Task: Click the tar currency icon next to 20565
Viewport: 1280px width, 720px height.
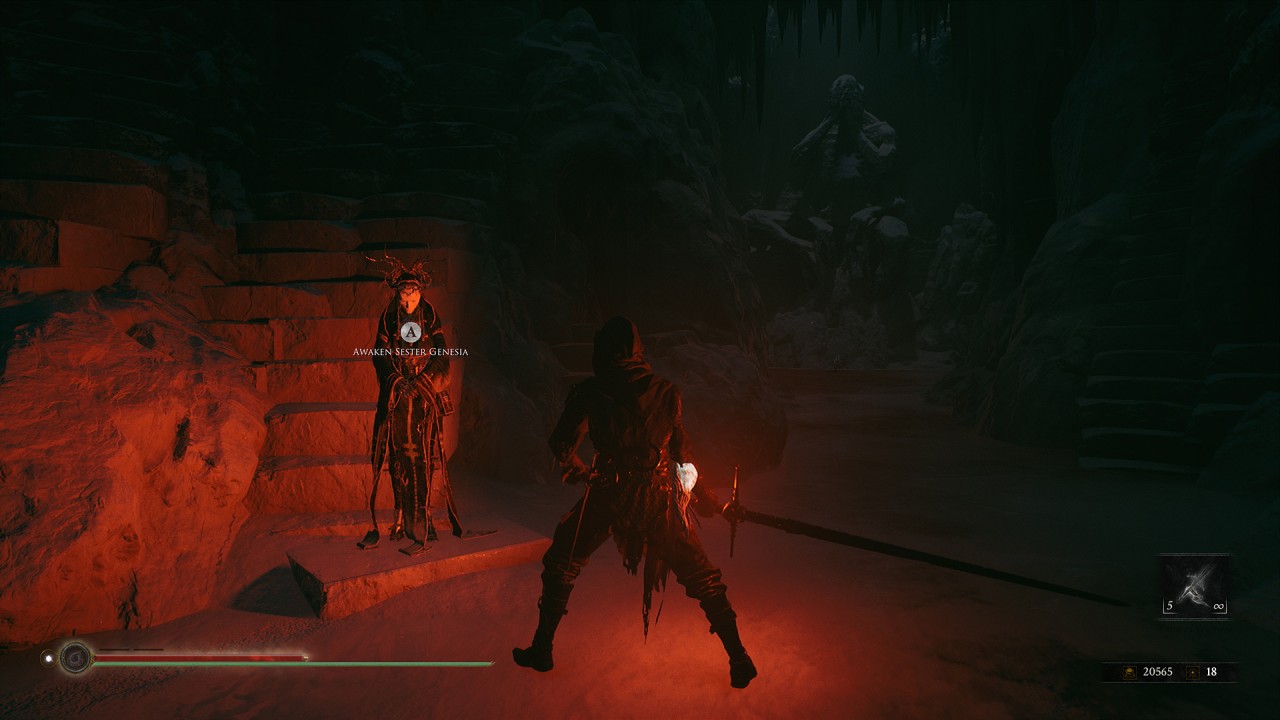Action: point(1129,672)
